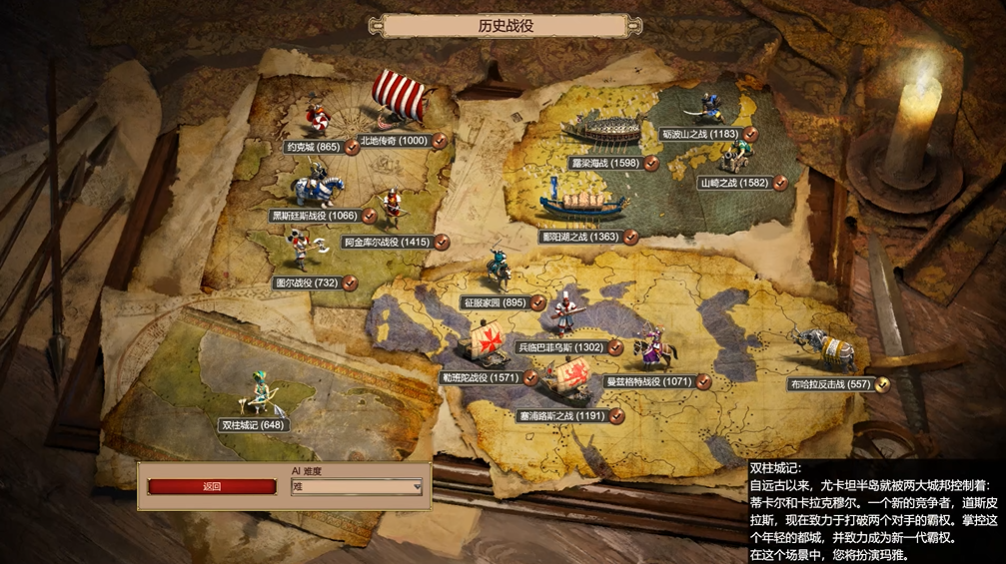Pick the 曼兹格特战役 (1071) battle

pyautogui.click(x=649, y=381)
